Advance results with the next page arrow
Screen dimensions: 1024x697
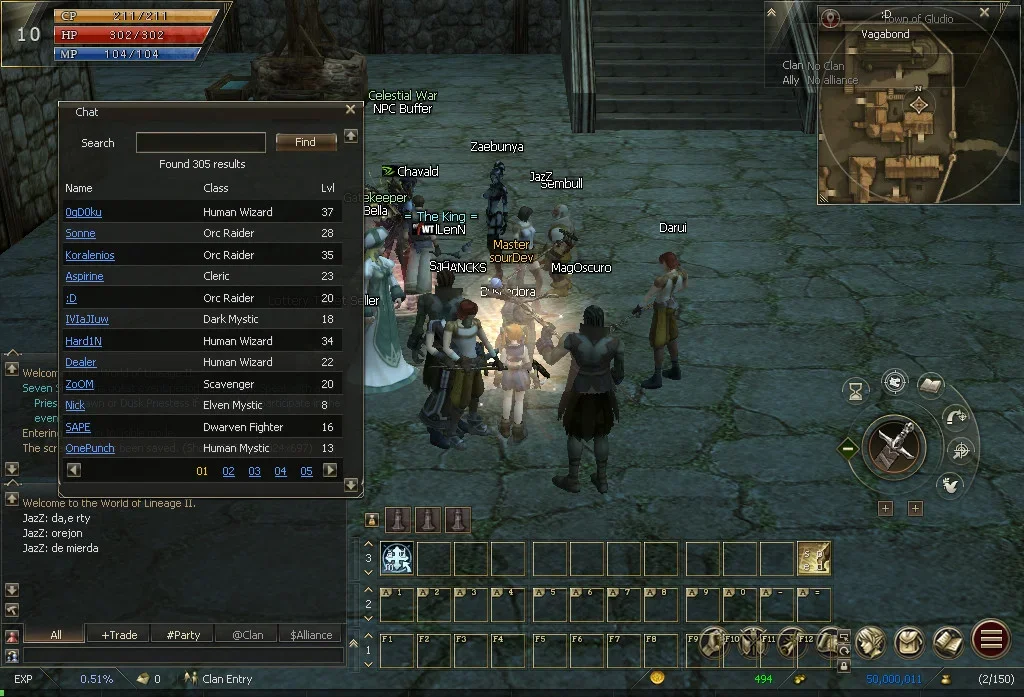[x=330, y=470]
